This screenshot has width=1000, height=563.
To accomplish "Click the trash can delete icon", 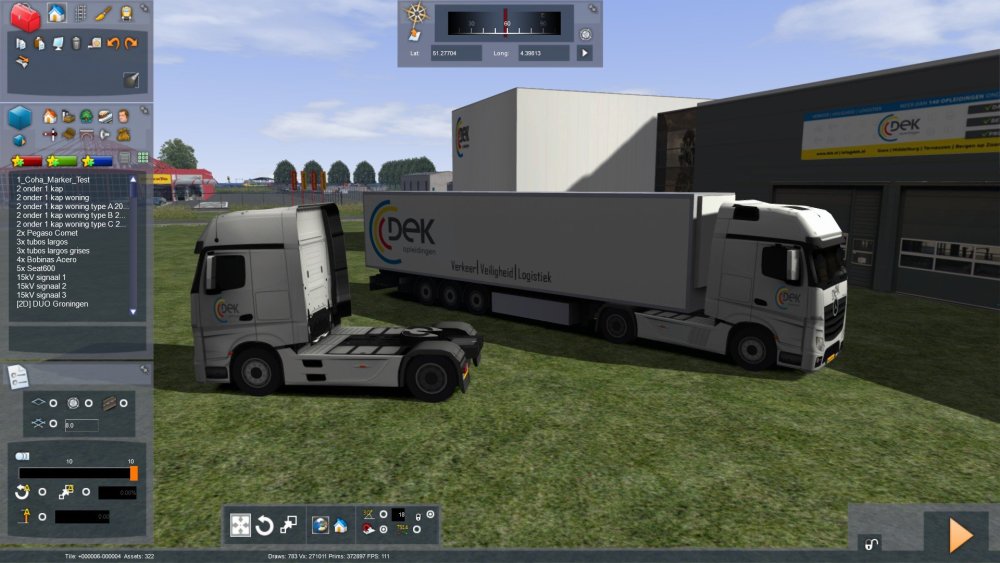I will point(76,43).
